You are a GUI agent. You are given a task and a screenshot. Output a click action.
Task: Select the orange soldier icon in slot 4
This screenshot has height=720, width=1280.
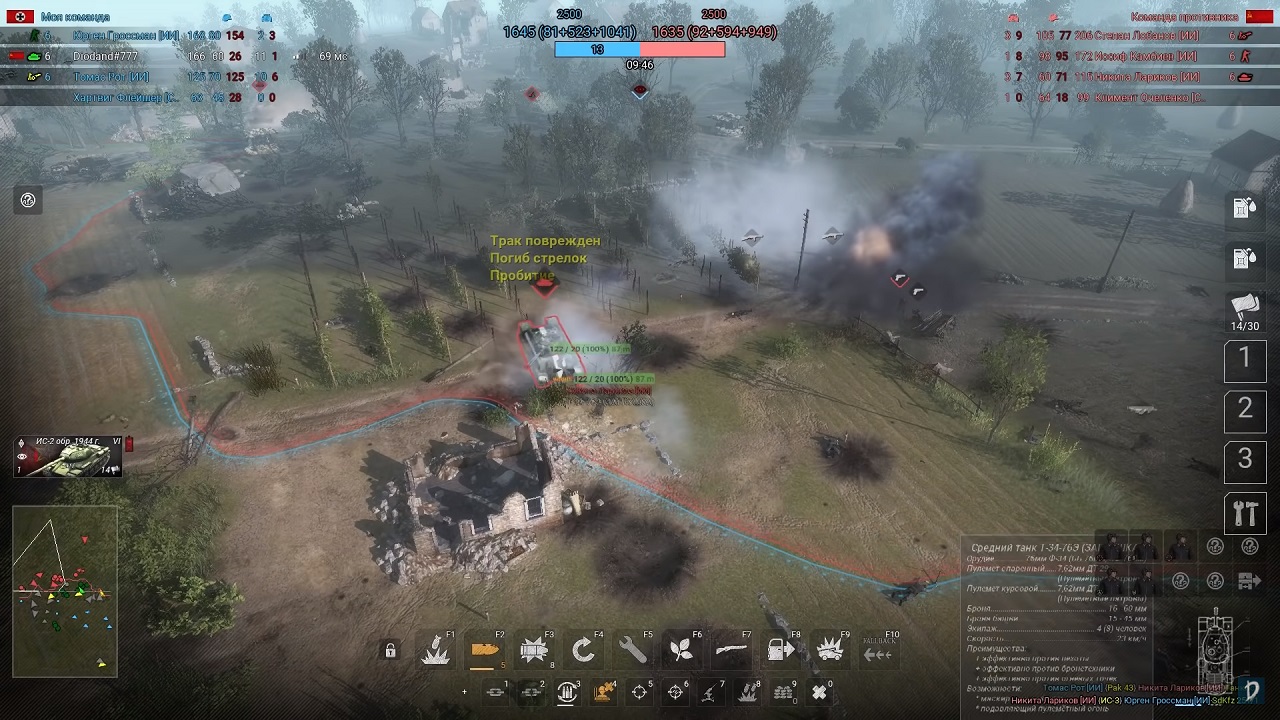pos(603,691)
